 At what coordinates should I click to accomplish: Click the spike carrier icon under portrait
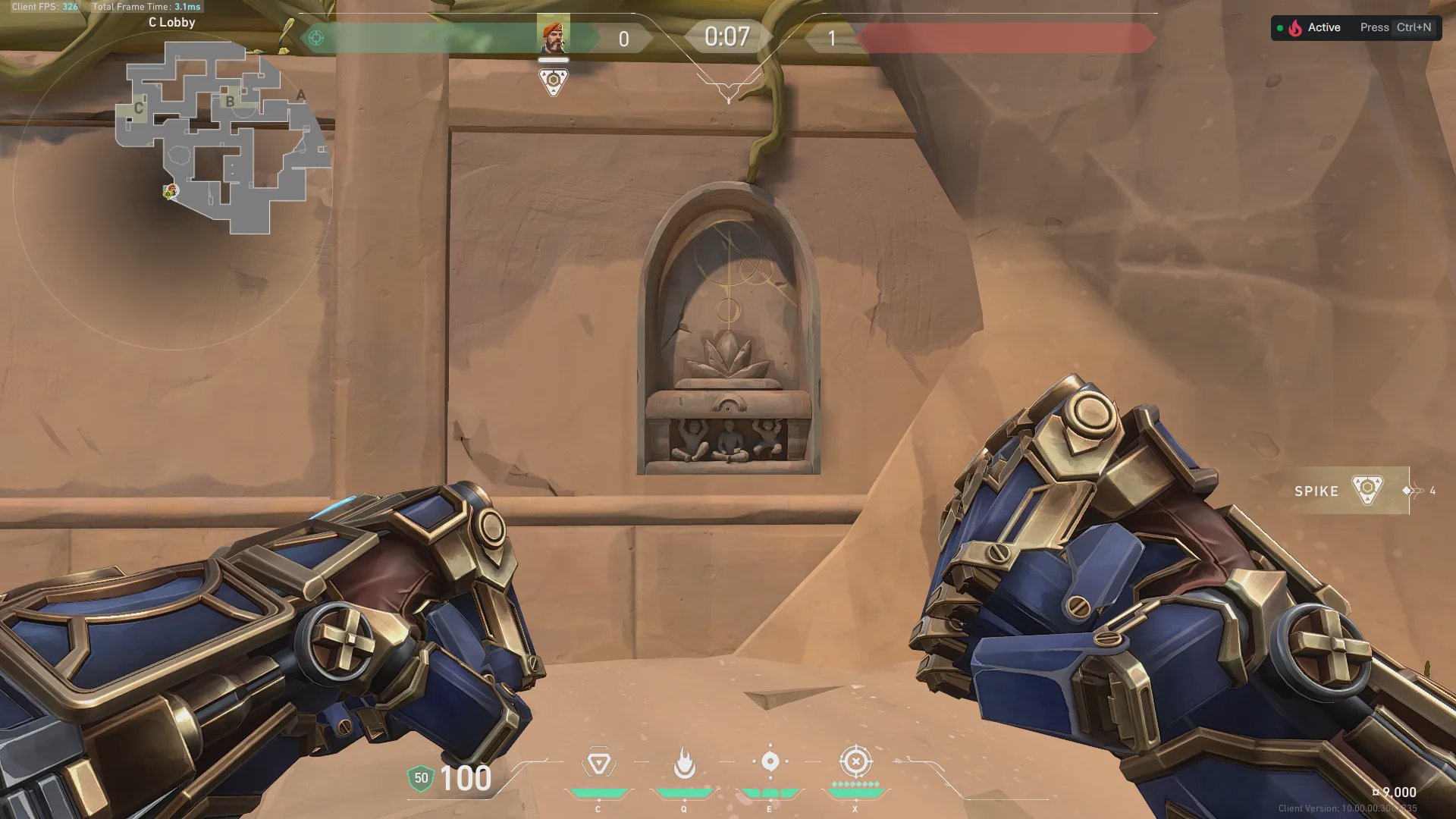(x=553, y=81)
